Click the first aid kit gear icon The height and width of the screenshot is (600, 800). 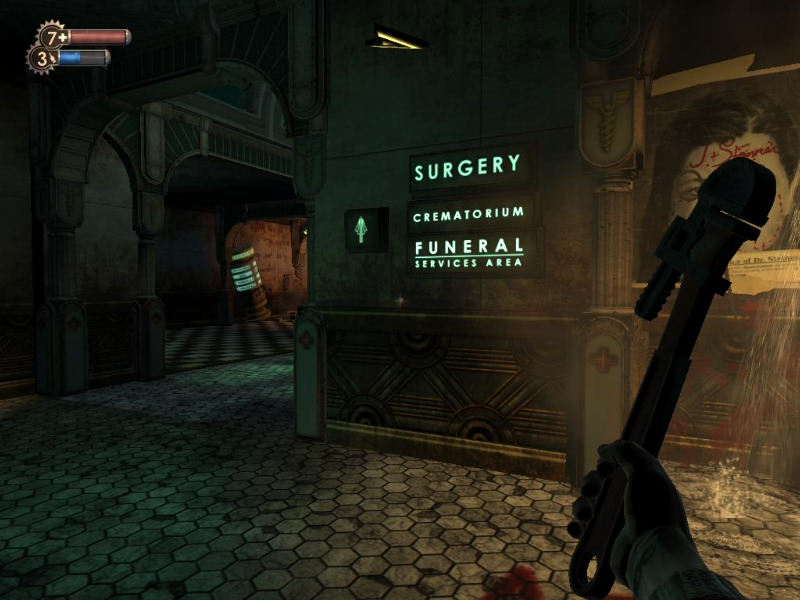pyautogui.click(x=54, y=37)
